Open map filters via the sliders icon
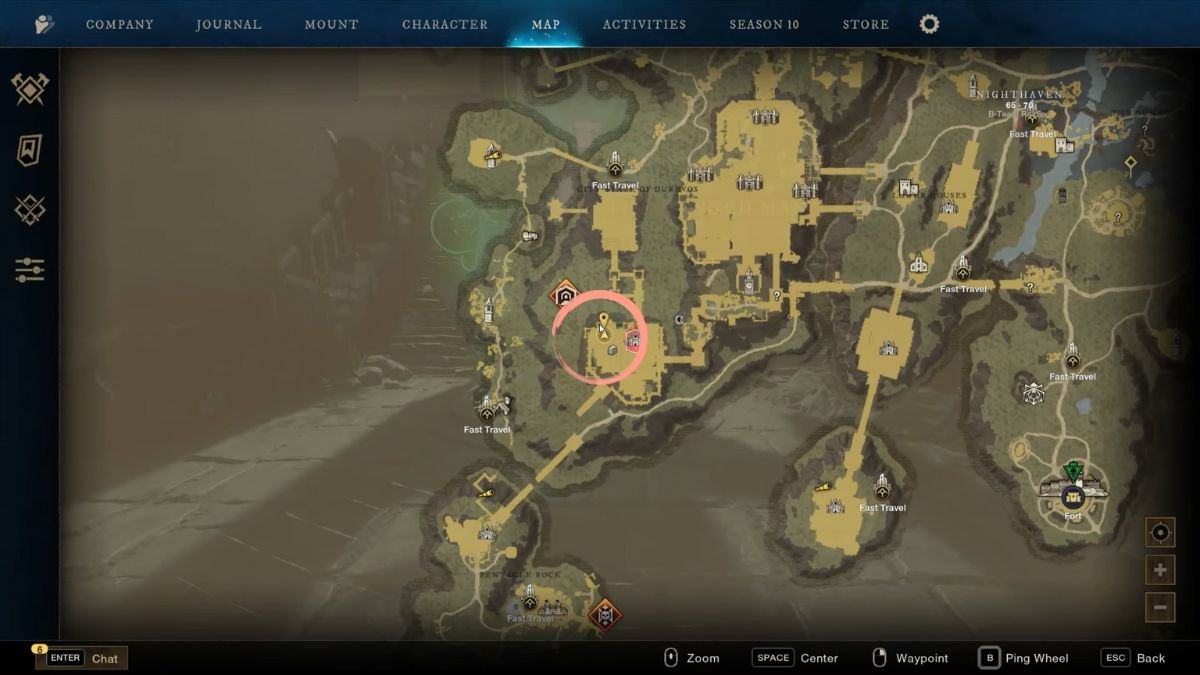The image size is (1200, 675). tap(30, 269)
